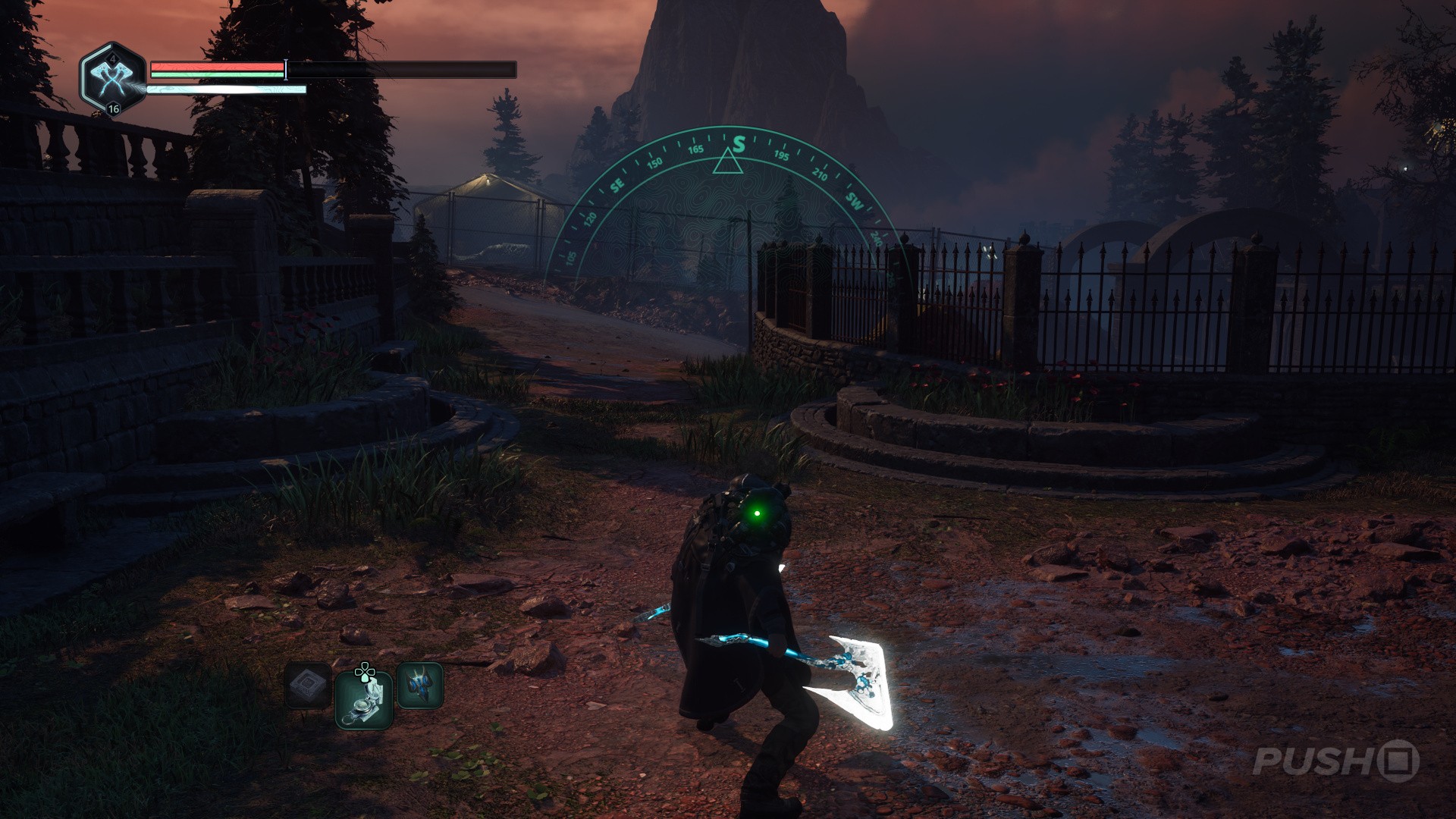The width and height of the screenshot is (1456, 819).
Task: Select the dimmed grey box quick slot
Action: [x=308, y=686]
